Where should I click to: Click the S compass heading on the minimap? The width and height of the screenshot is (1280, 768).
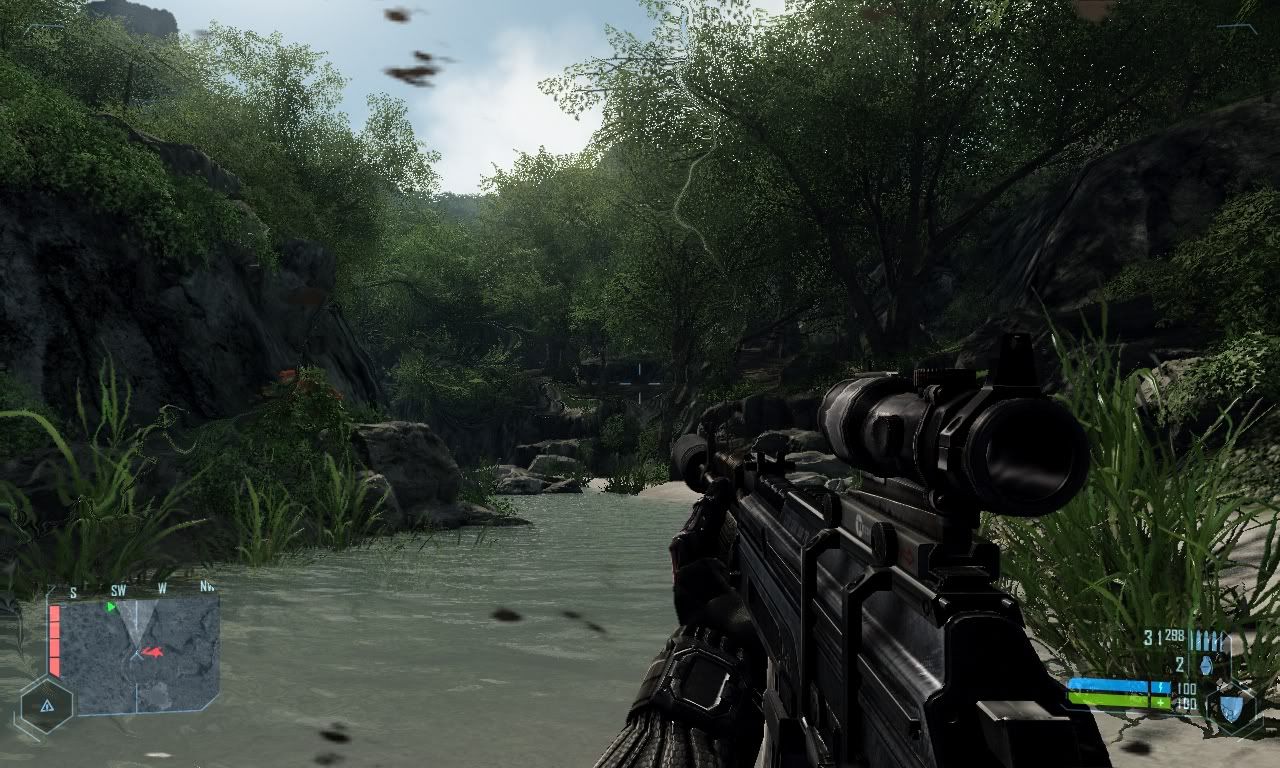click(x=74, y=591)
